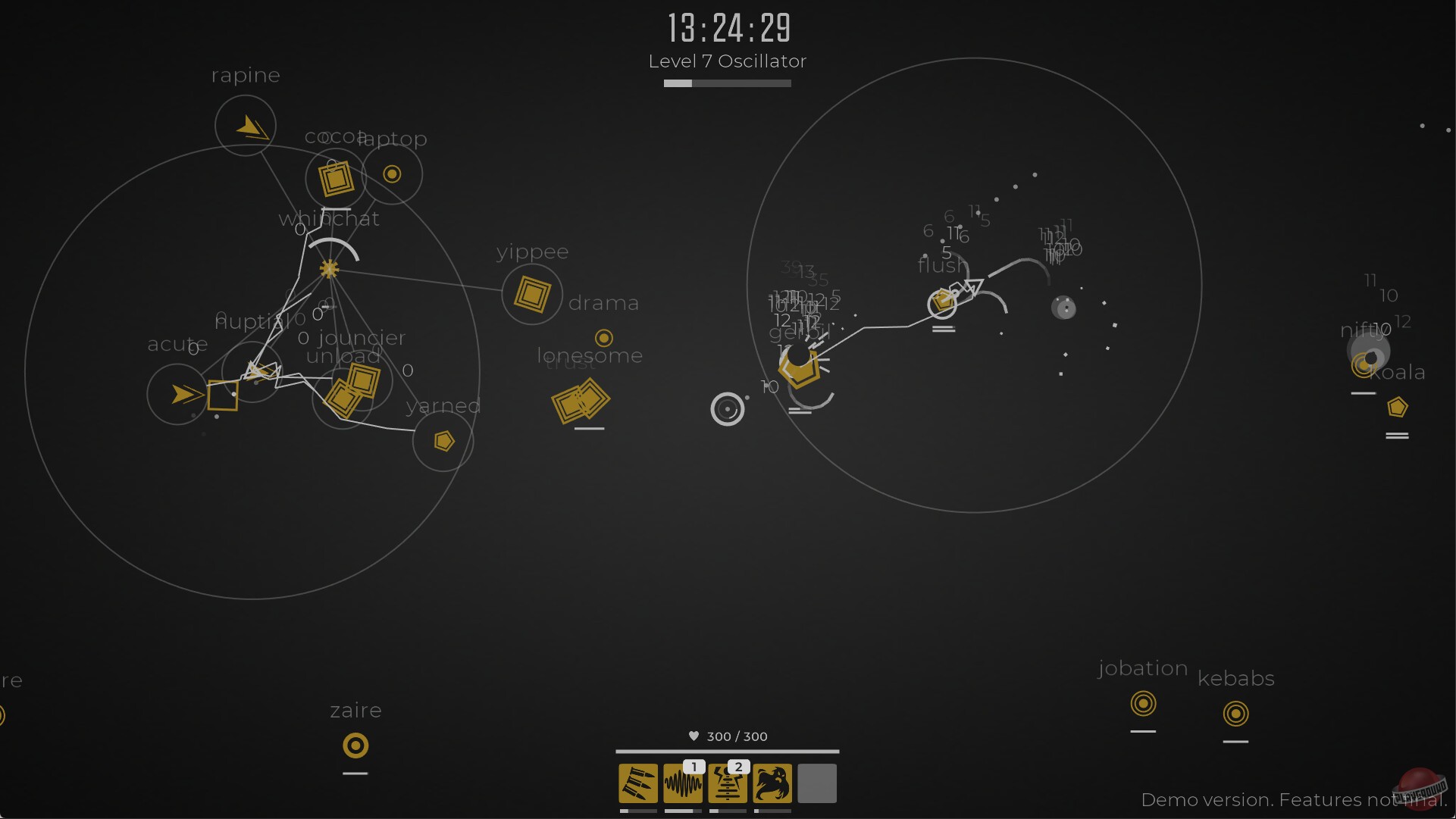1456x819 pixels.
Task: Select the drama square node
Action: click(x=532, y=294)
